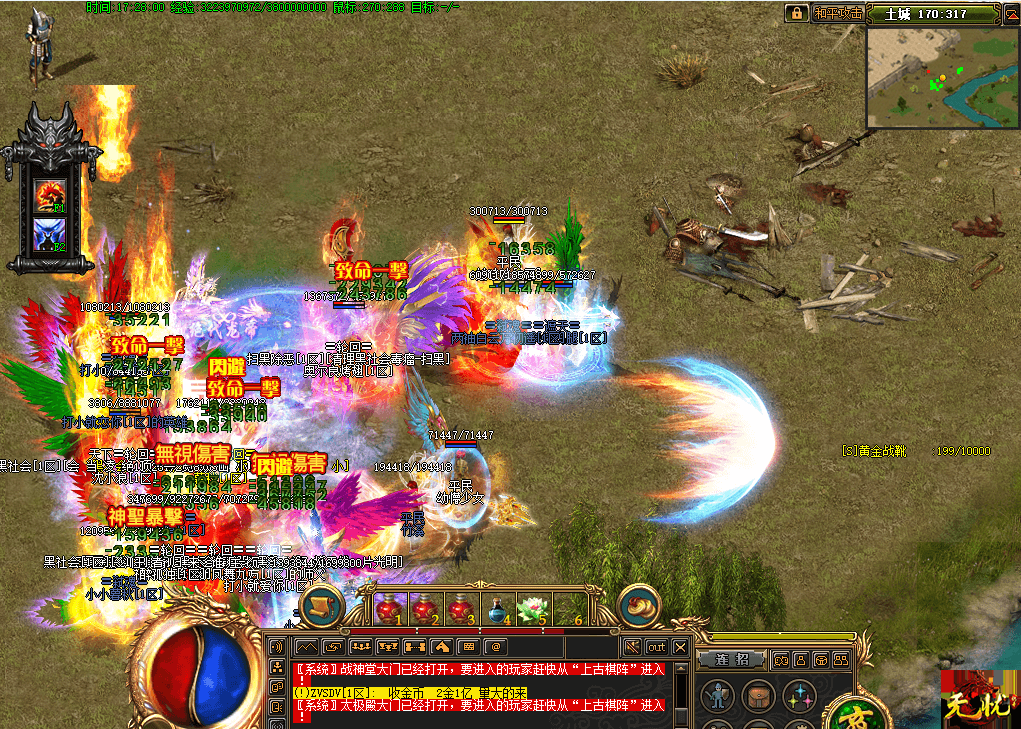
Task: Close the chat panel with the X
Action: click(x=680, y=647)
